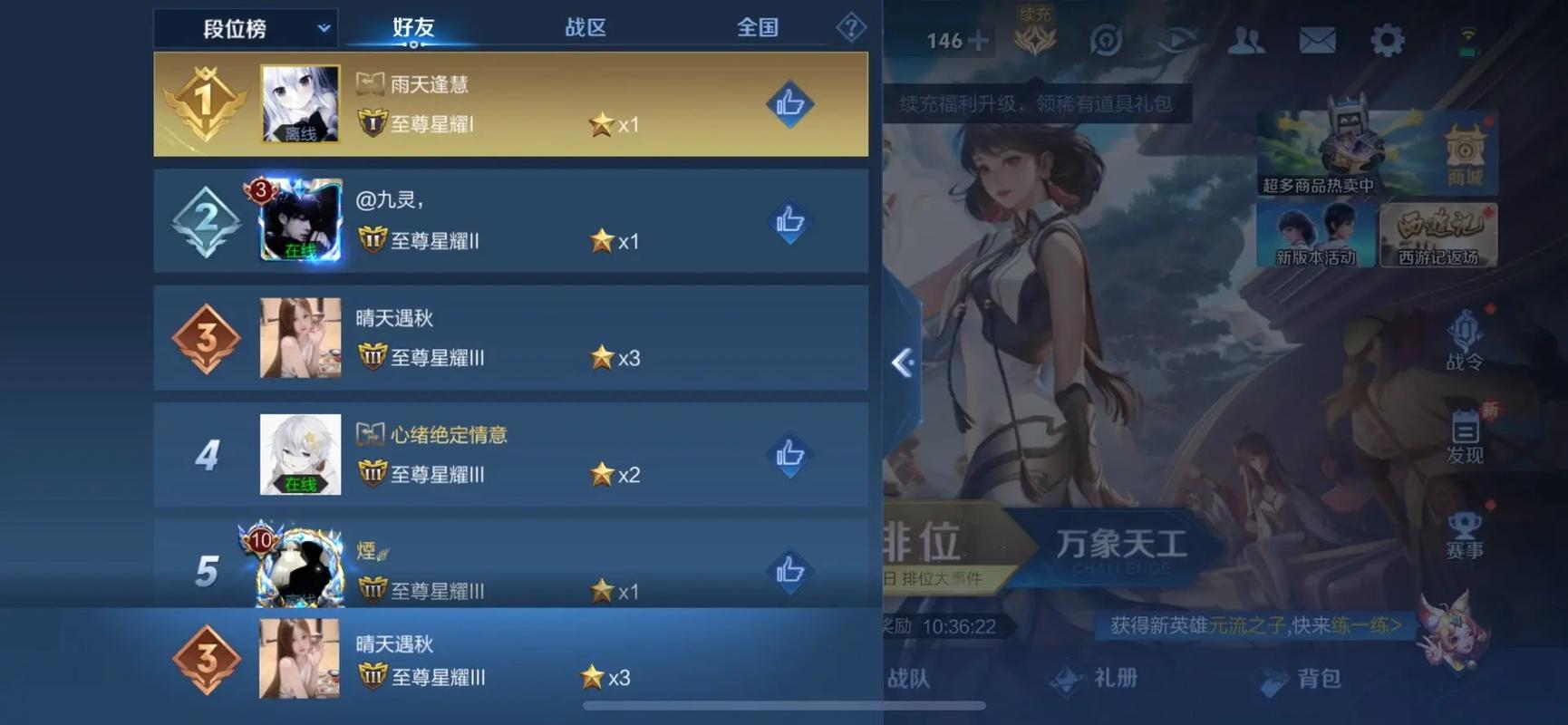Give a like to @九灵
This screenshot has width=1568, height=725.
click(789, 220)
